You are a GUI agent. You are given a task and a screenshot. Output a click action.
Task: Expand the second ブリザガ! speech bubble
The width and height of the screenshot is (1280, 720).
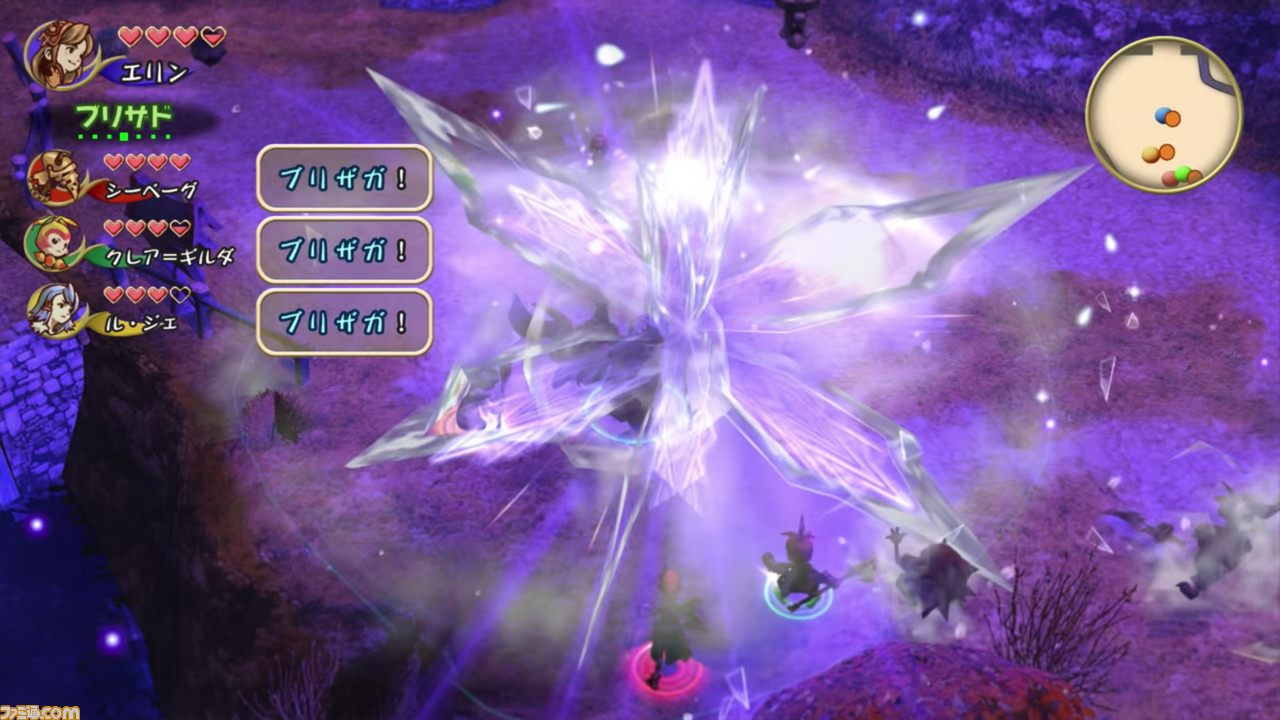(x=344, y=251)
